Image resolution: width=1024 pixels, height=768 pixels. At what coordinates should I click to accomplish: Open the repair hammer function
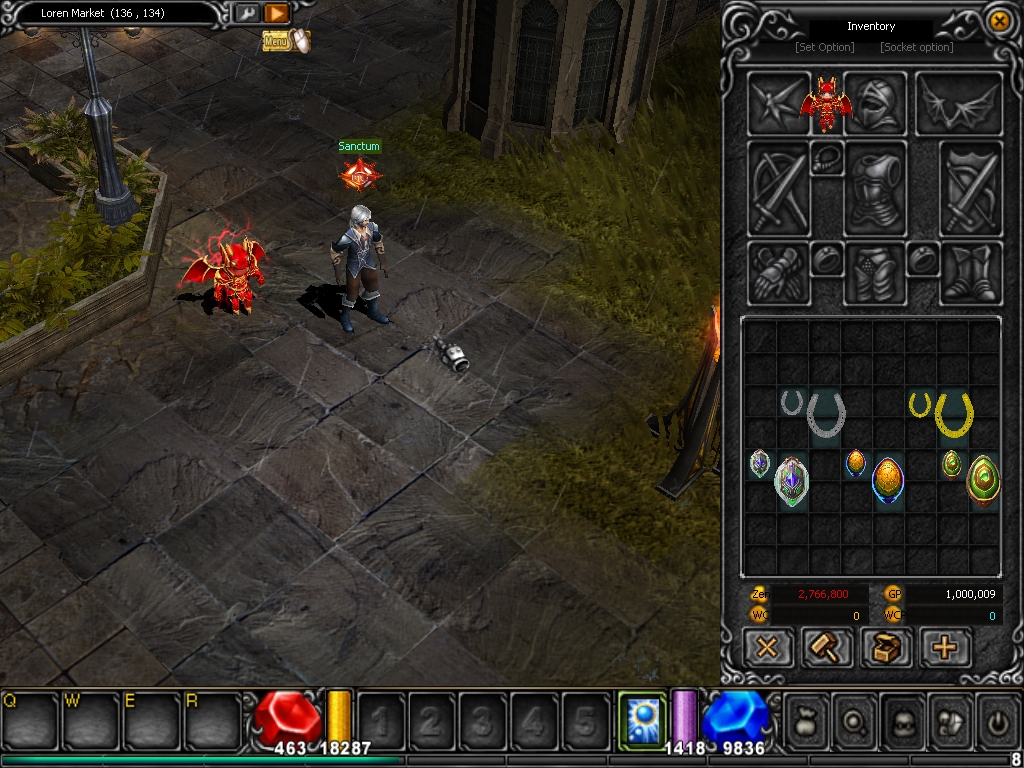827,648
